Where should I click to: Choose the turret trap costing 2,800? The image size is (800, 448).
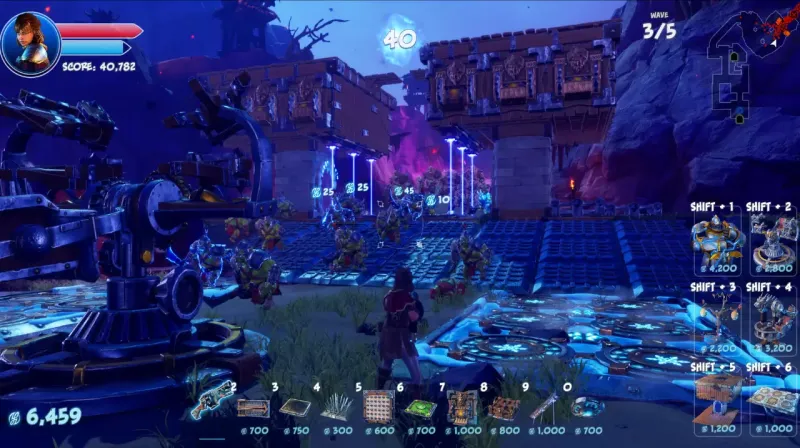(774, 240)
